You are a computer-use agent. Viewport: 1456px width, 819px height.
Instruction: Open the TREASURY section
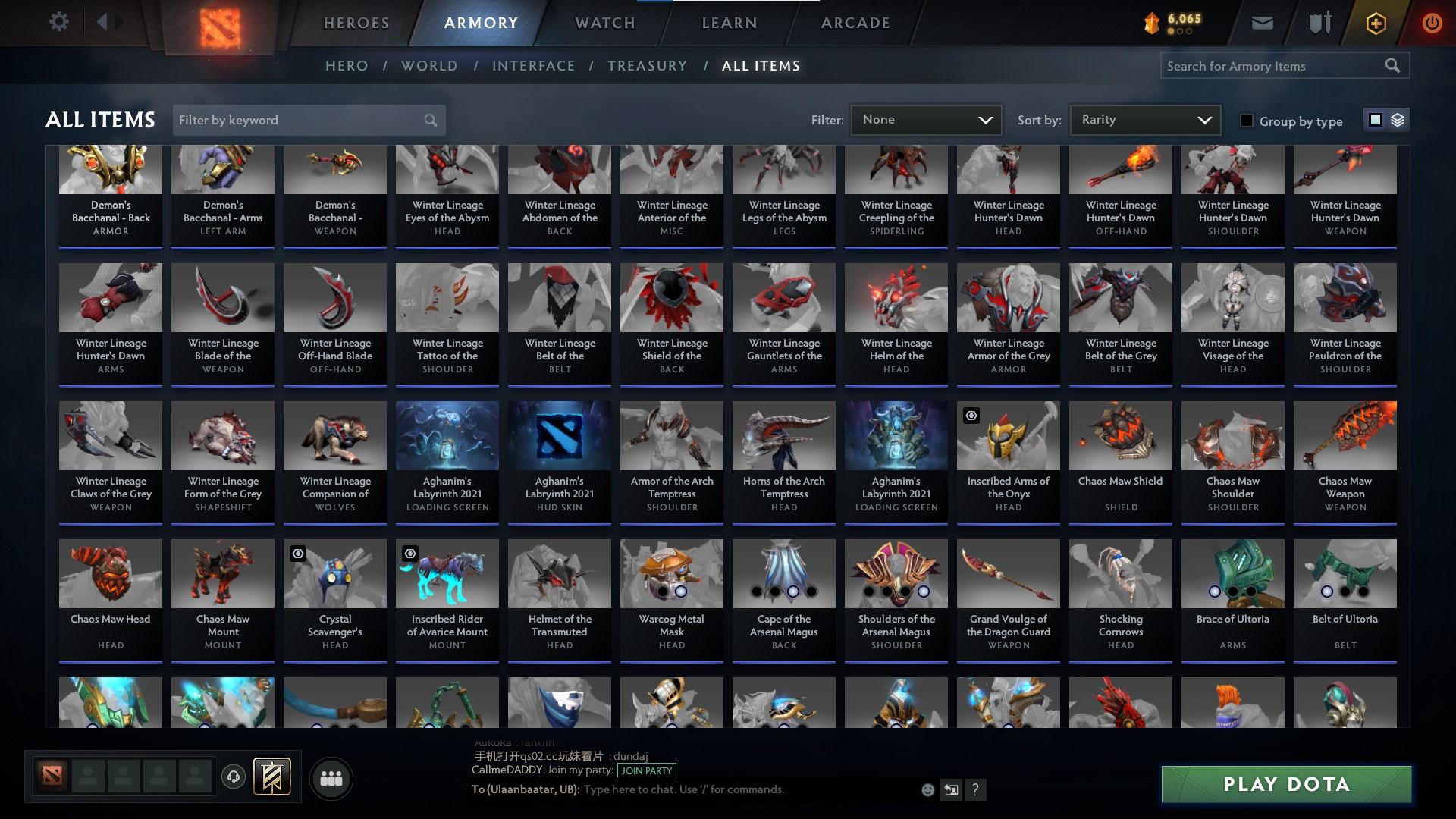point(647,66)
